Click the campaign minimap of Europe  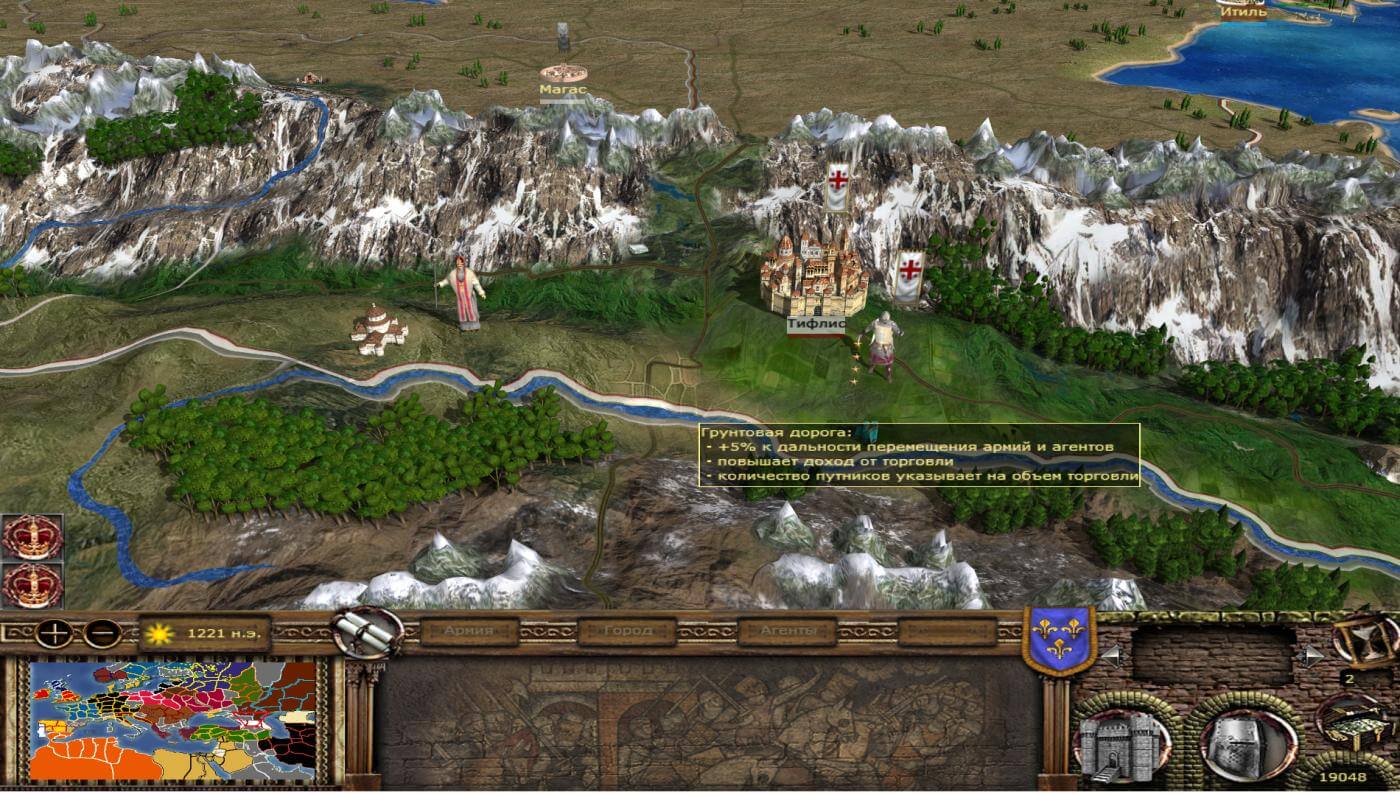(x=172, y=720)
